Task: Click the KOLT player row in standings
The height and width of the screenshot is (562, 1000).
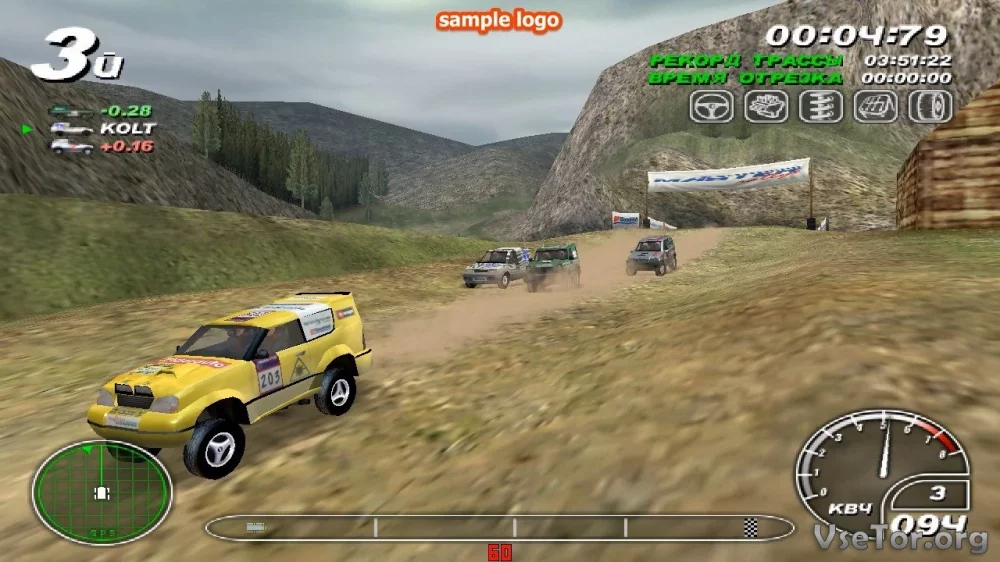Action: (x=102, y=128)
